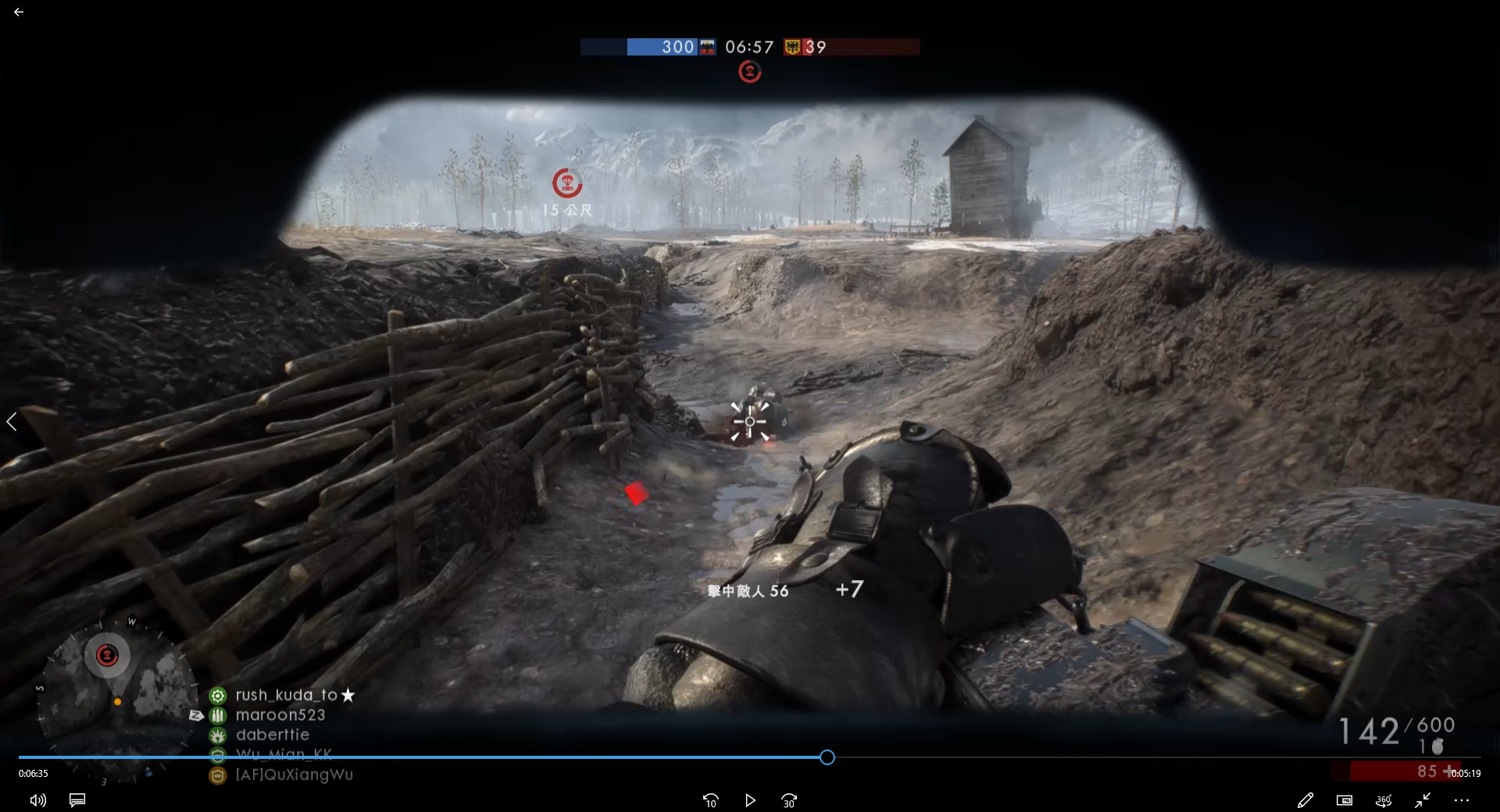The width and height of the screenshot is (1500, 812).
Task: Click the minimap compass in bottom-left
Action: coord(108,656)
